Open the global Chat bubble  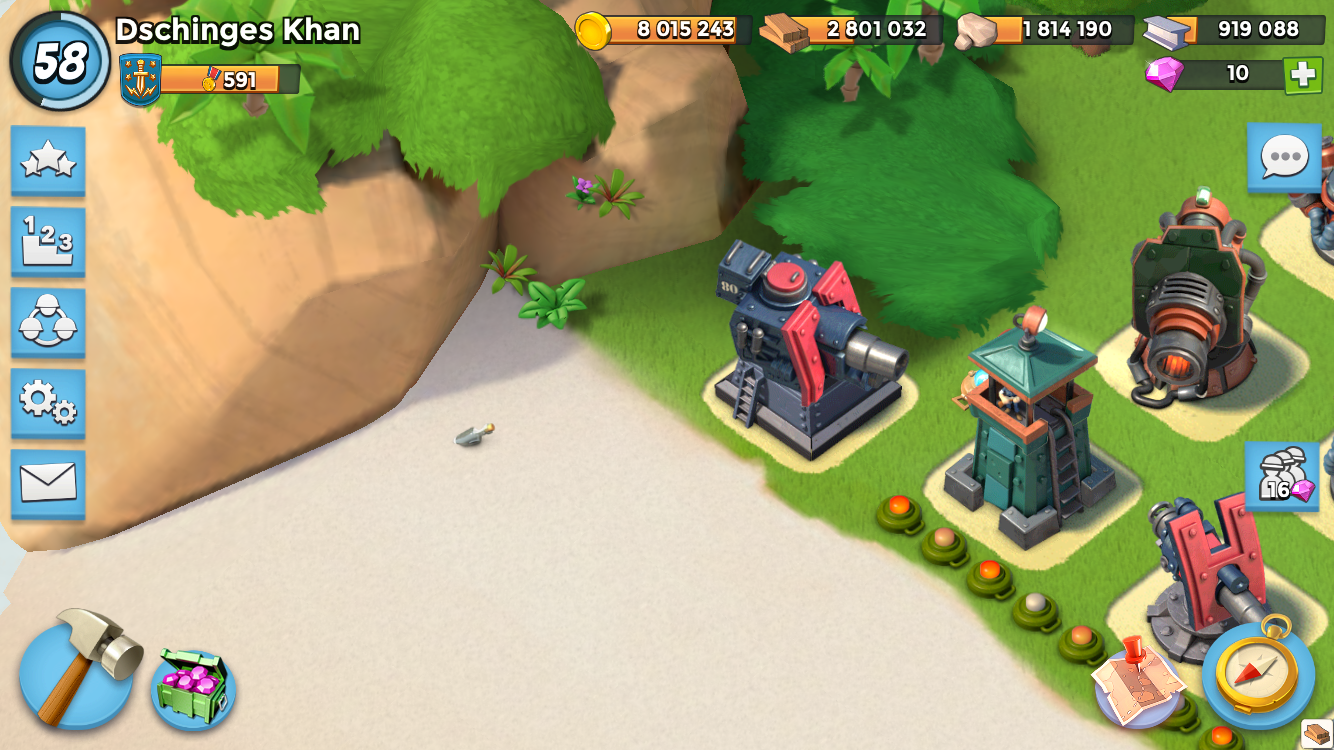click(1283, 159)
